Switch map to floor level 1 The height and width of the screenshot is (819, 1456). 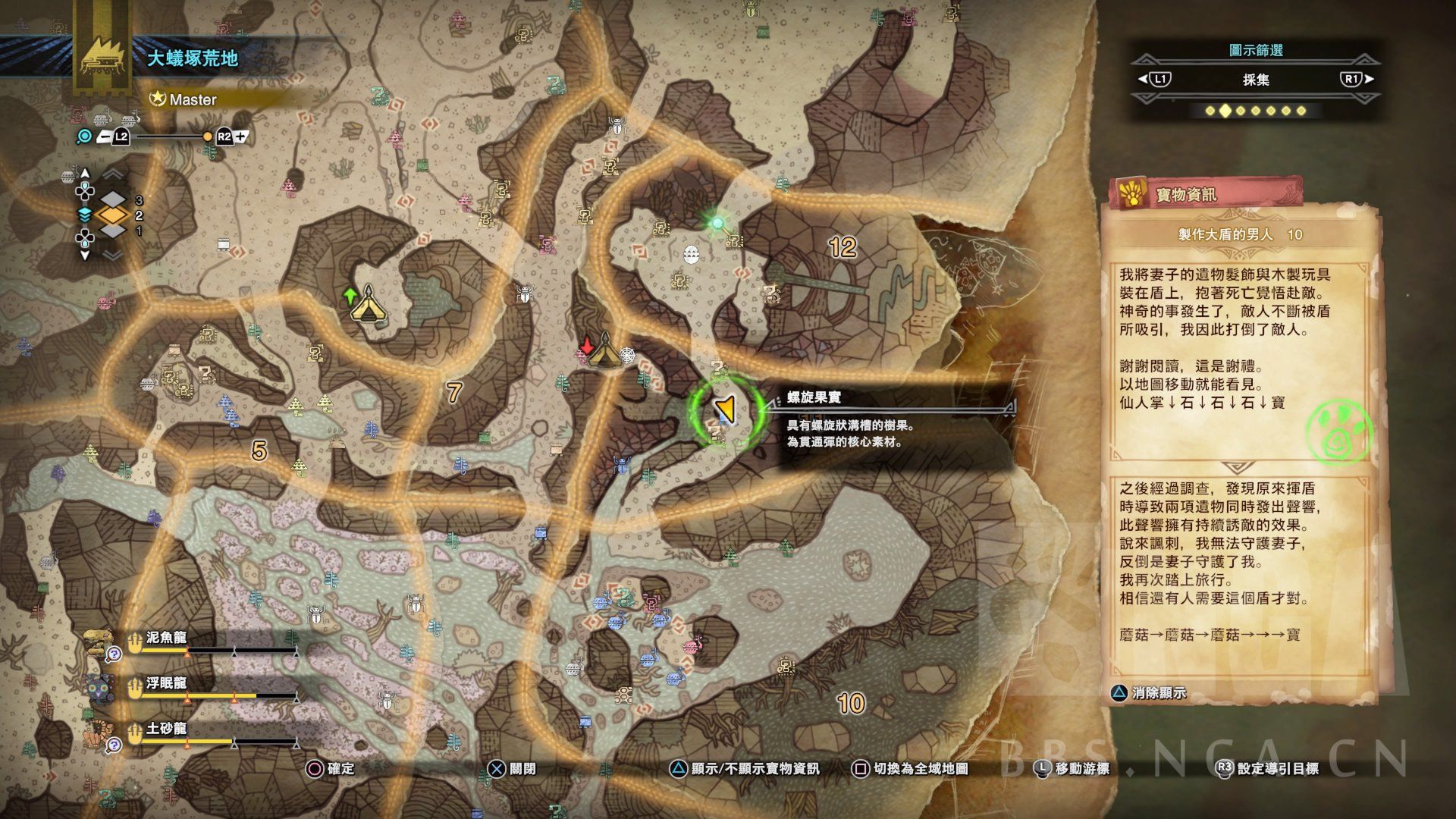pos(113,231)
